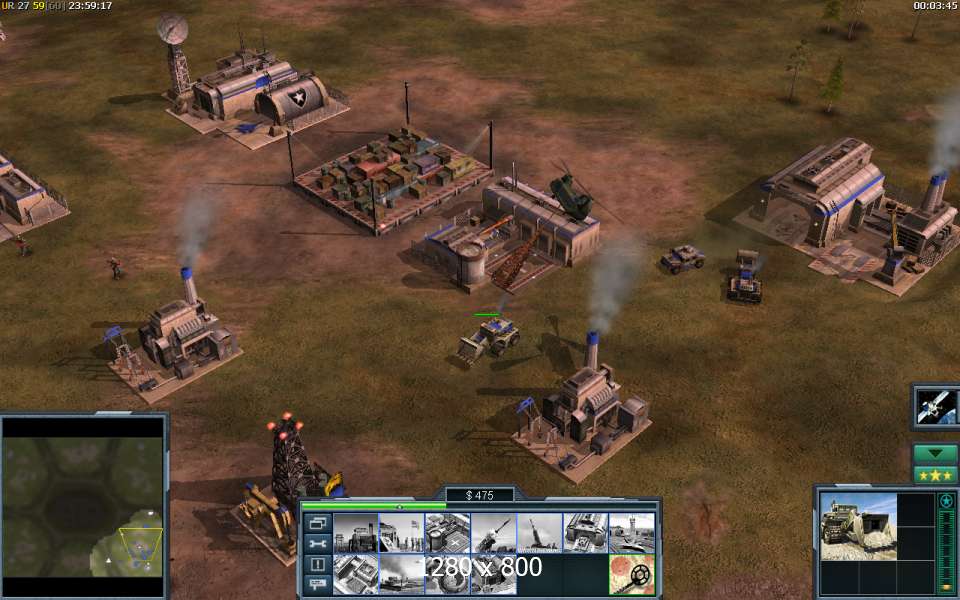Pick the war factory tank build icon

[585, 533]
